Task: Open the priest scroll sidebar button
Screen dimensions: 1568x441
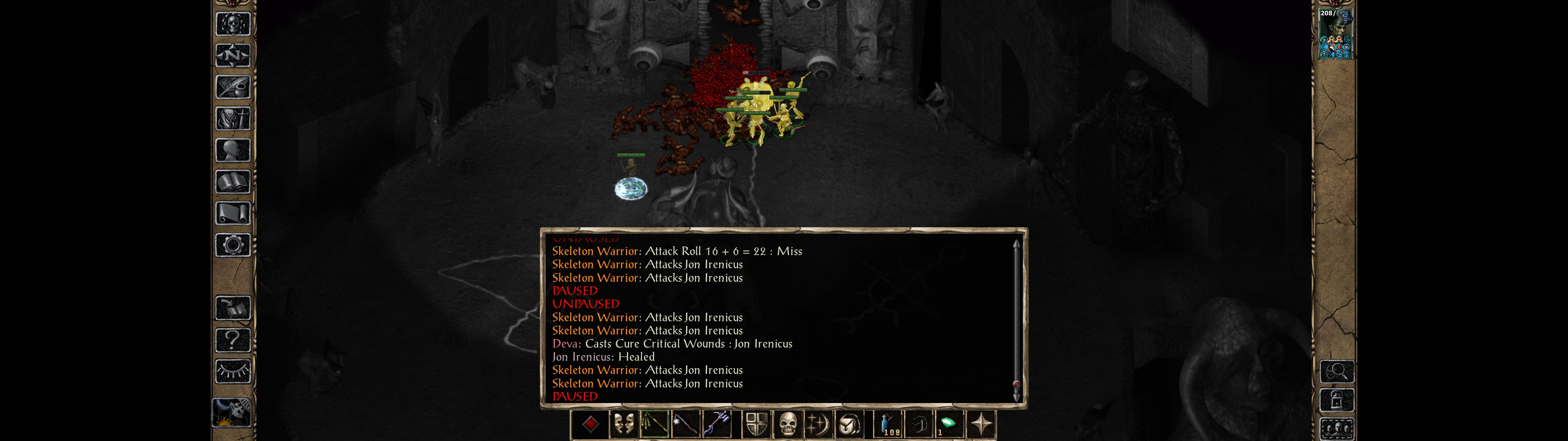Action: 232,214
